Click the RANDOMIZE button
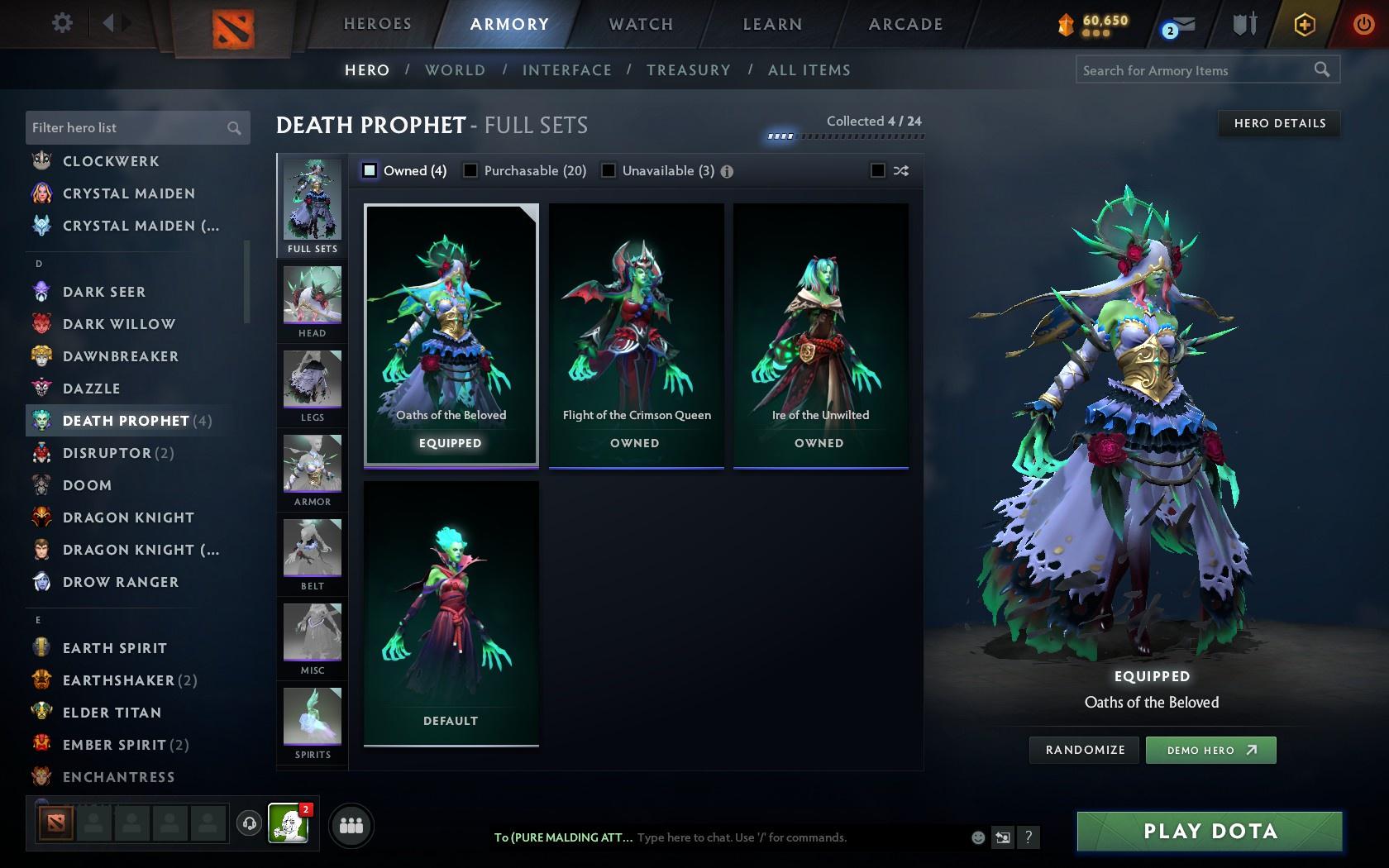 point(1084,750)
